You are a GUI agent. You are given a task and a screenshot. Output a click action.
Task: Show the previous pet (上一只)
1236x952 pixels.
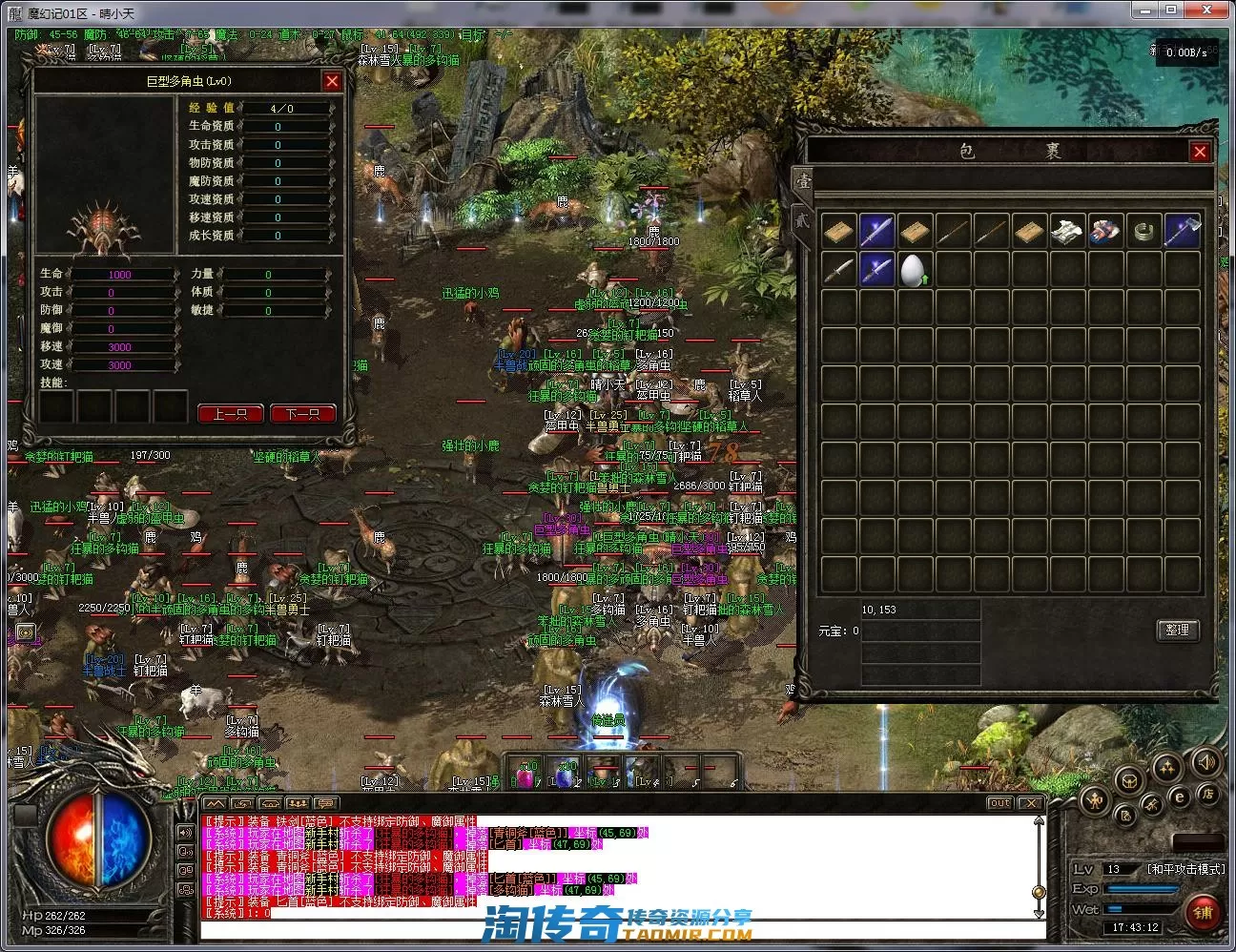click(230, 414)
